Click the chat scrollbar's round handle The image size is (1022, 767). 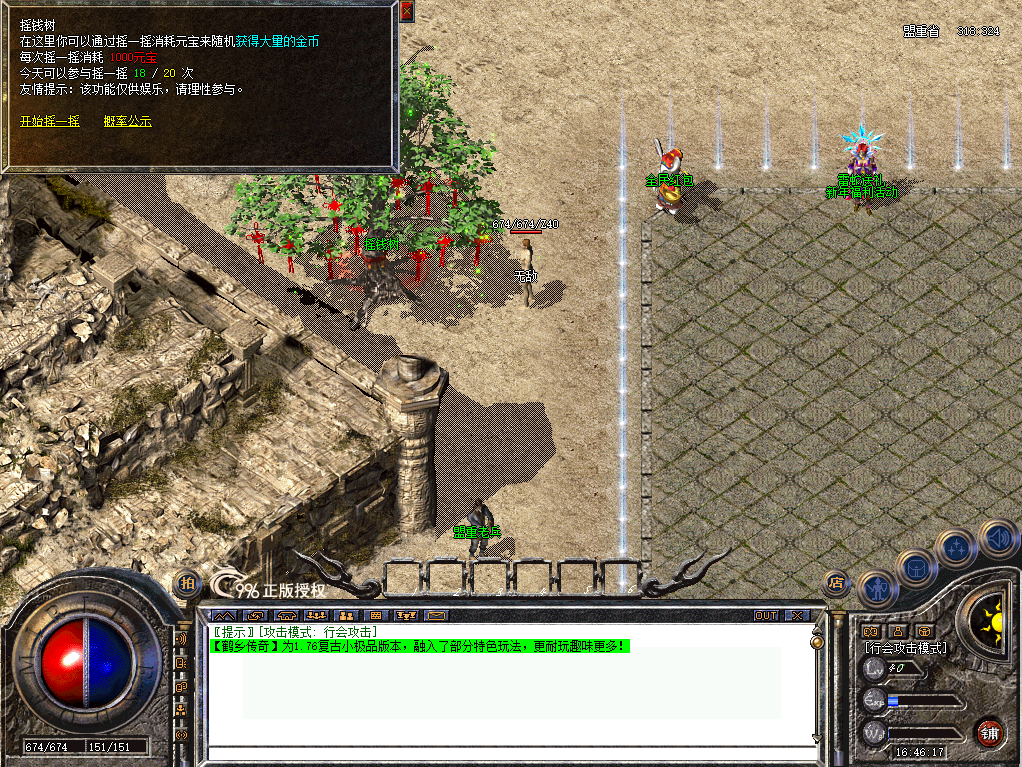click(817, 643)
